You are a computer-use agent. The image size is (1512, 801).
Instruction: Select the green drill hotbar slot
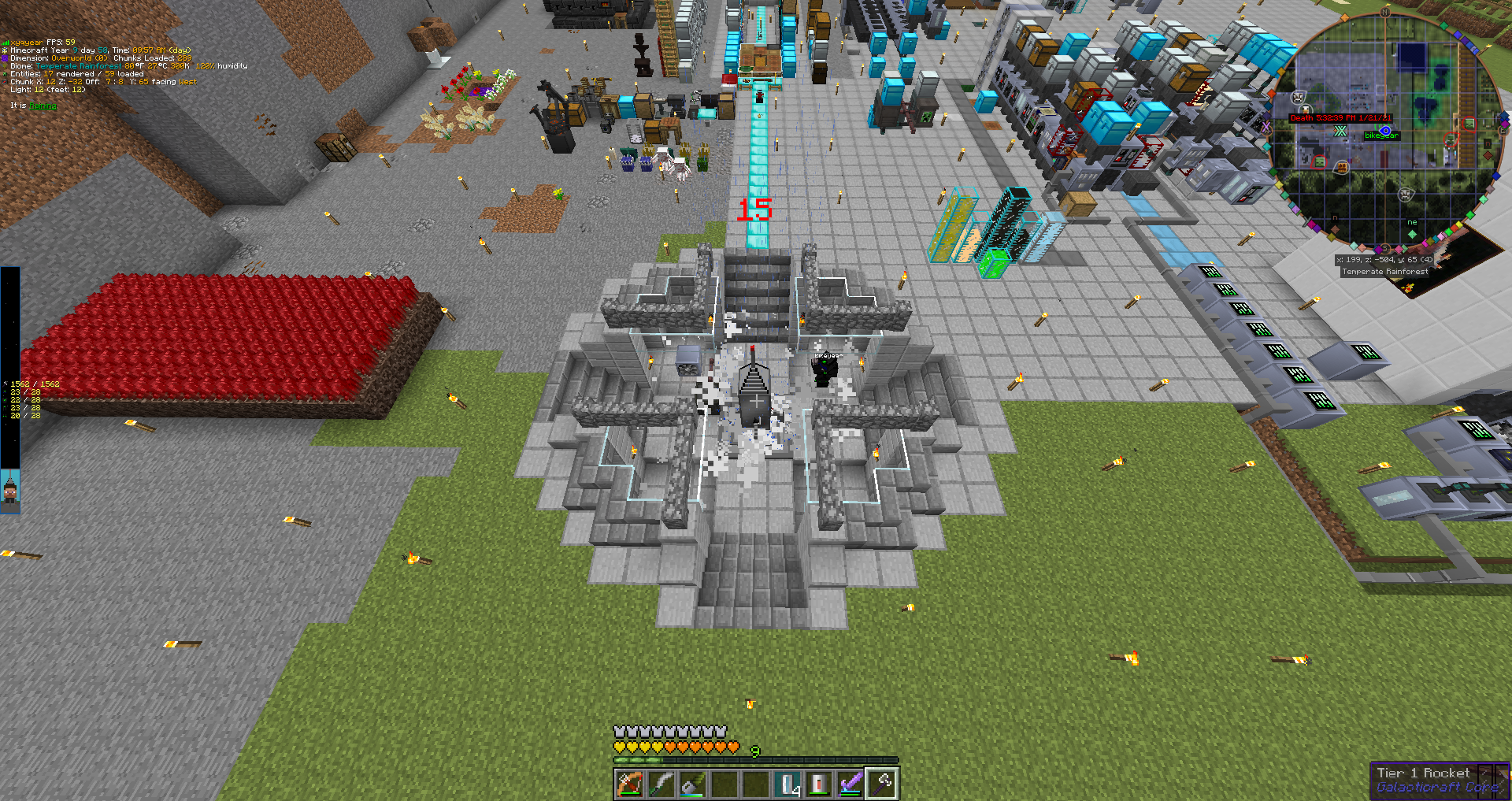coord(693,784)
